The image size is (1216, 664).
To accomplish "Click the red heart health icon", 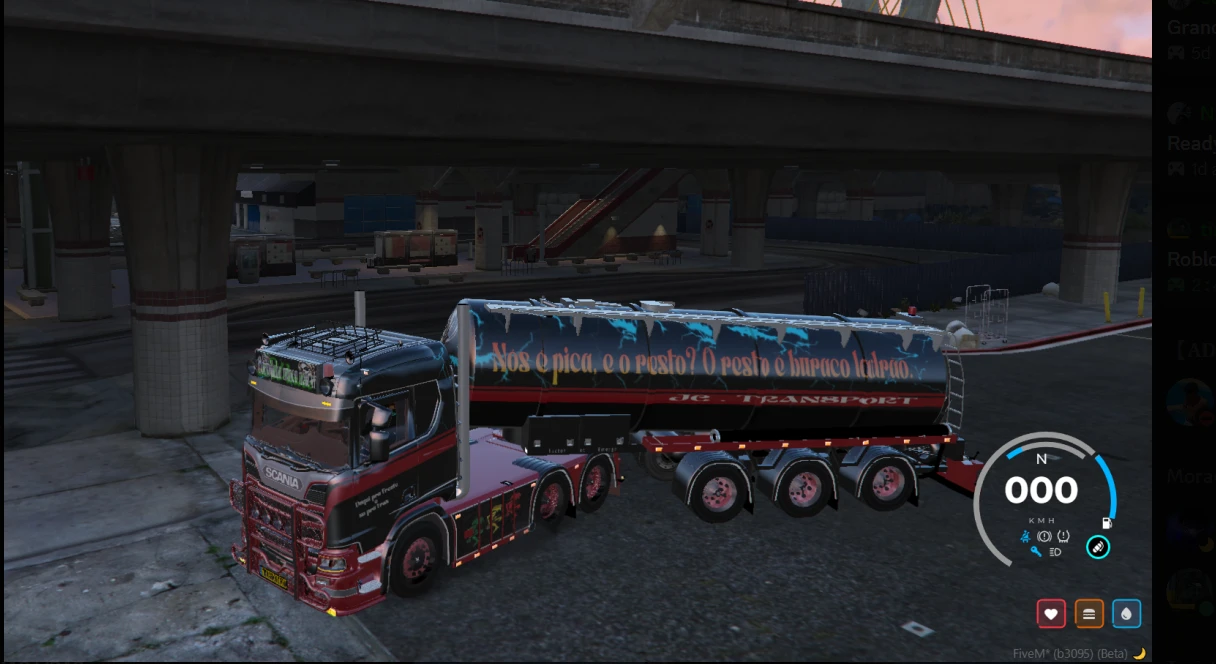I will point(1051,614).
